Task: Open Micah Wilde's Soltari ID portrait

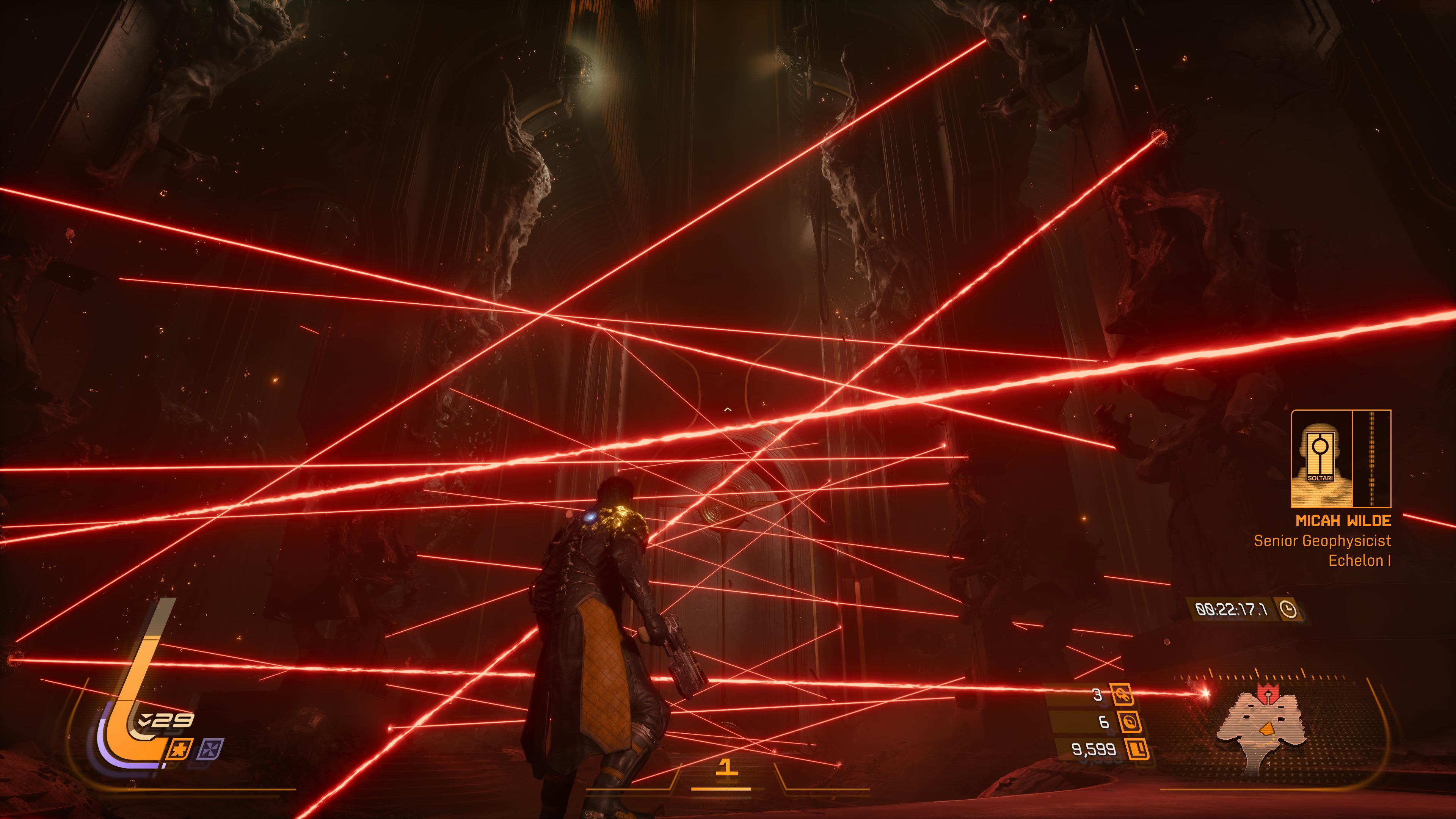Action: pyautogui.click(x=1321, y=459)
